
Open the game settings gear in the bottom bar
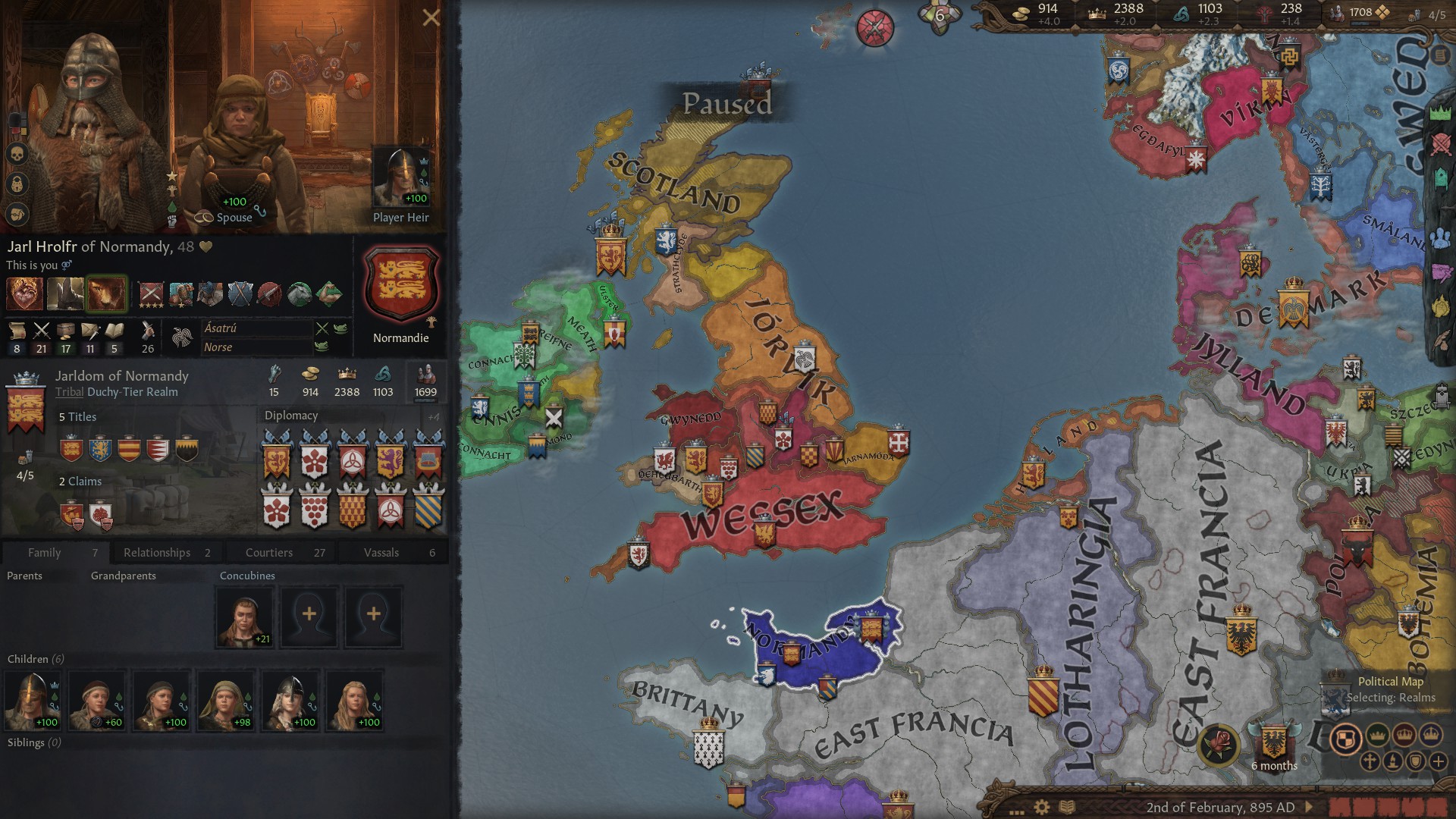point(1041,806)
